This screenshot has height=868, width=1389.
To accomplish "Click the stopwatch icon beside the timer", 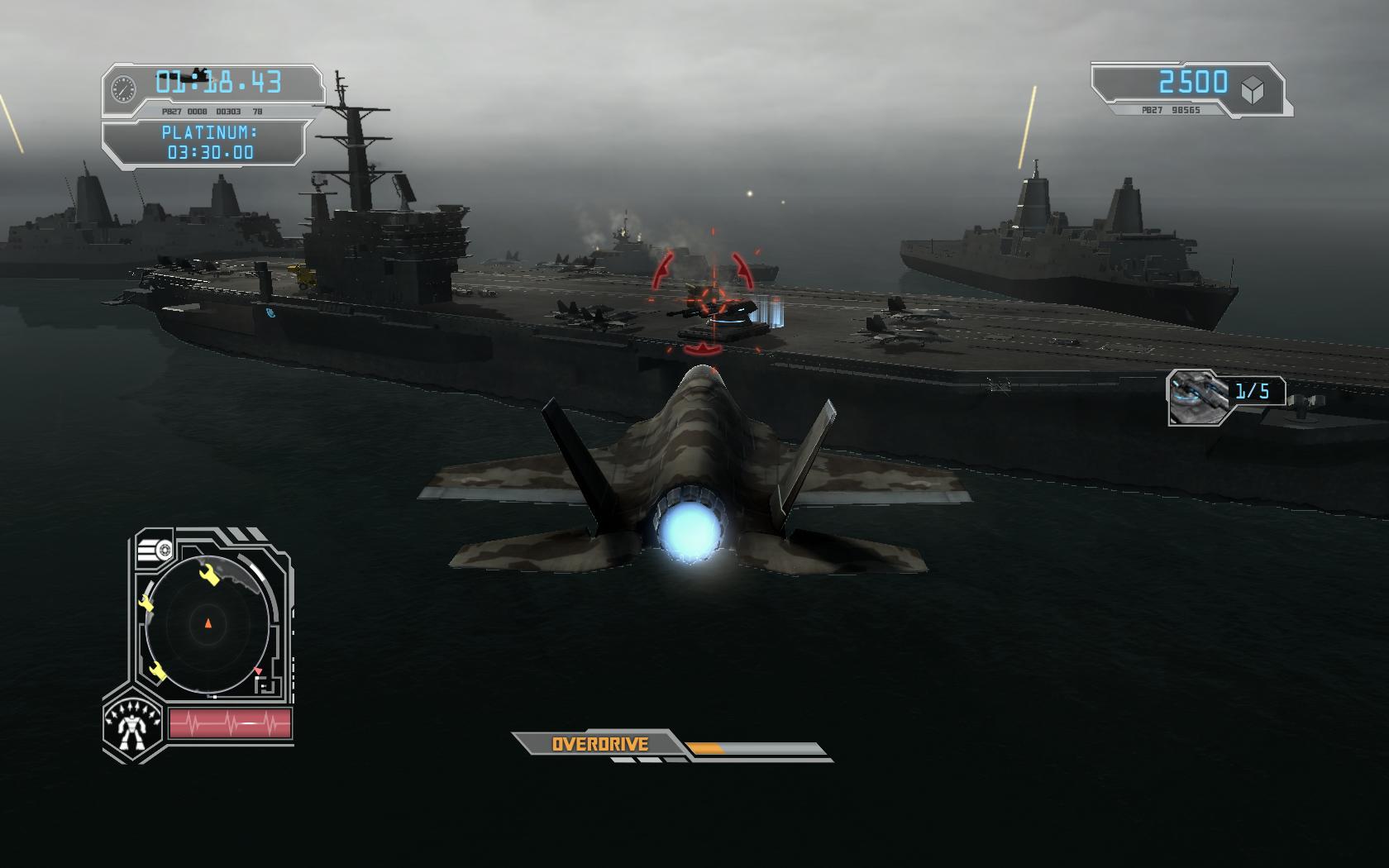I will pos(124,88).
